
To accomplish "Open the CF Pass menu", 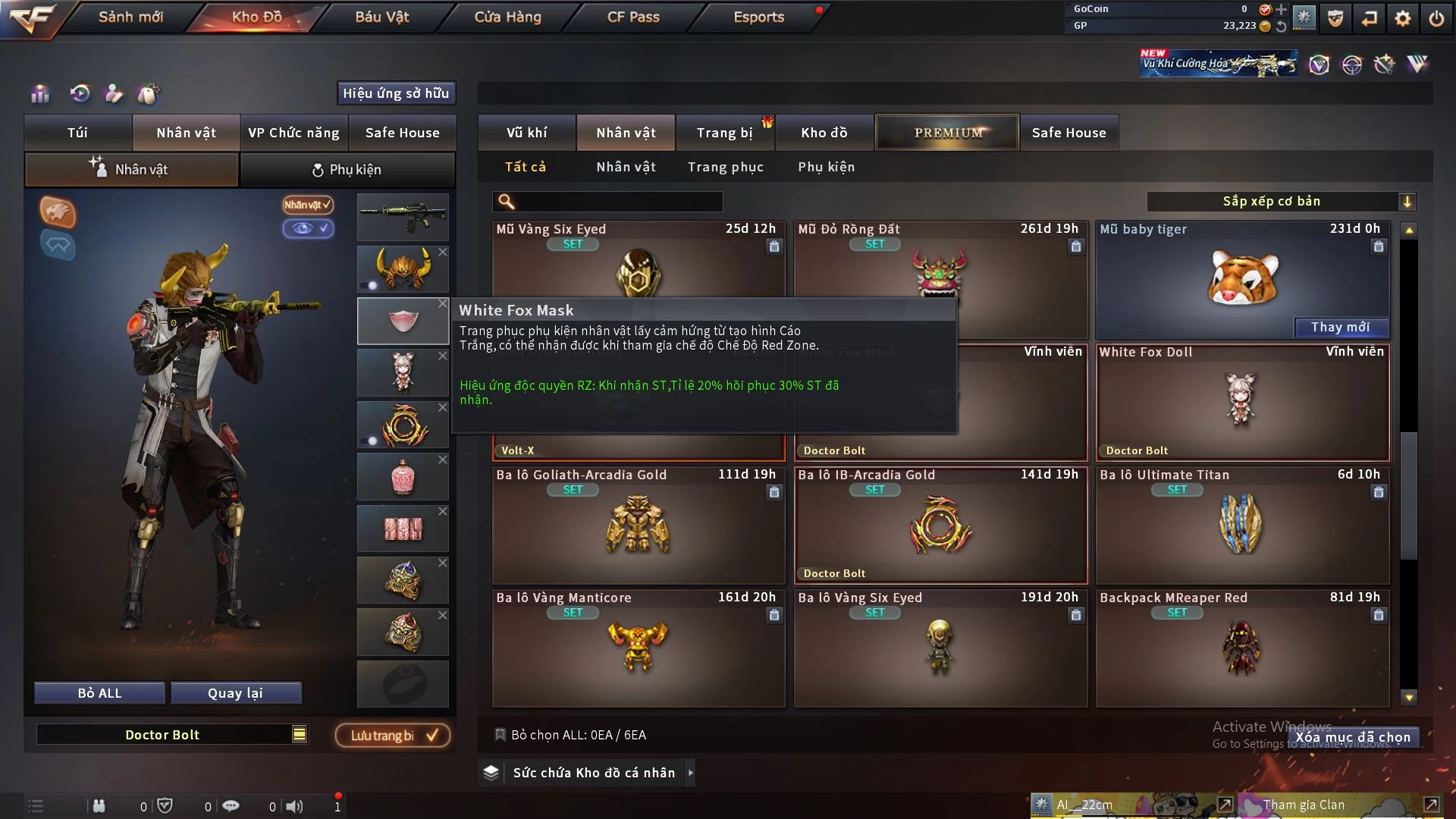I will pyautogui.click(x=633, y=17).
